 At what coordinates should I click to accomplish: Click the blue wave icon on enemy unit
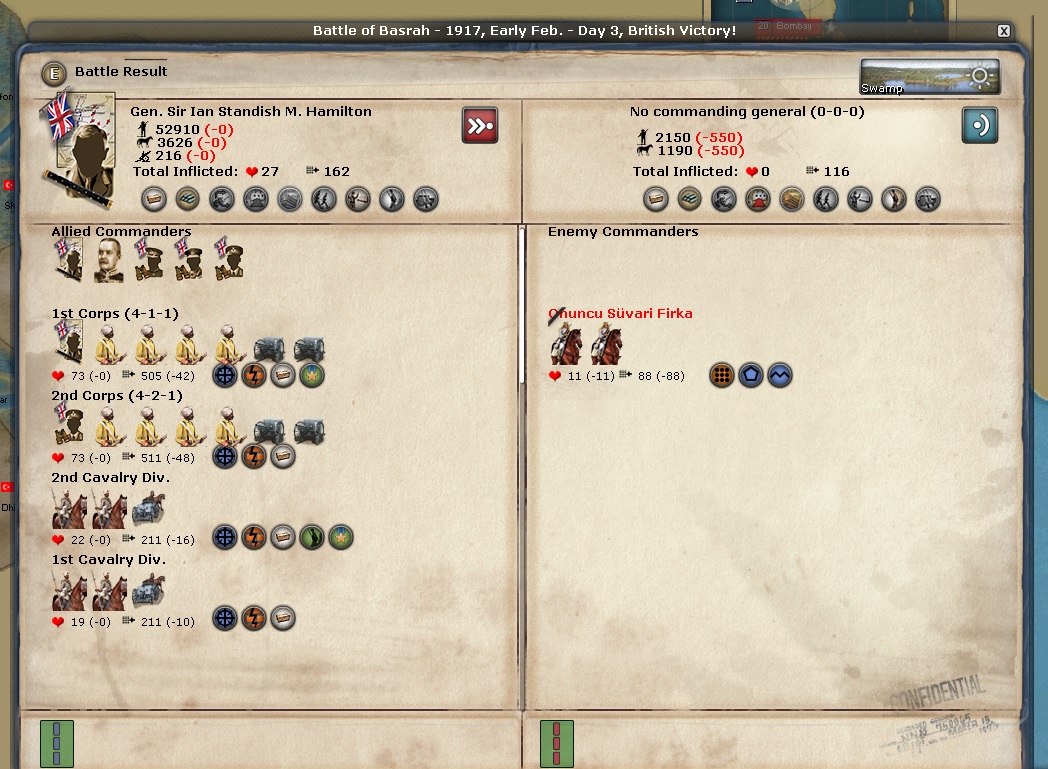tap(779, 376)
